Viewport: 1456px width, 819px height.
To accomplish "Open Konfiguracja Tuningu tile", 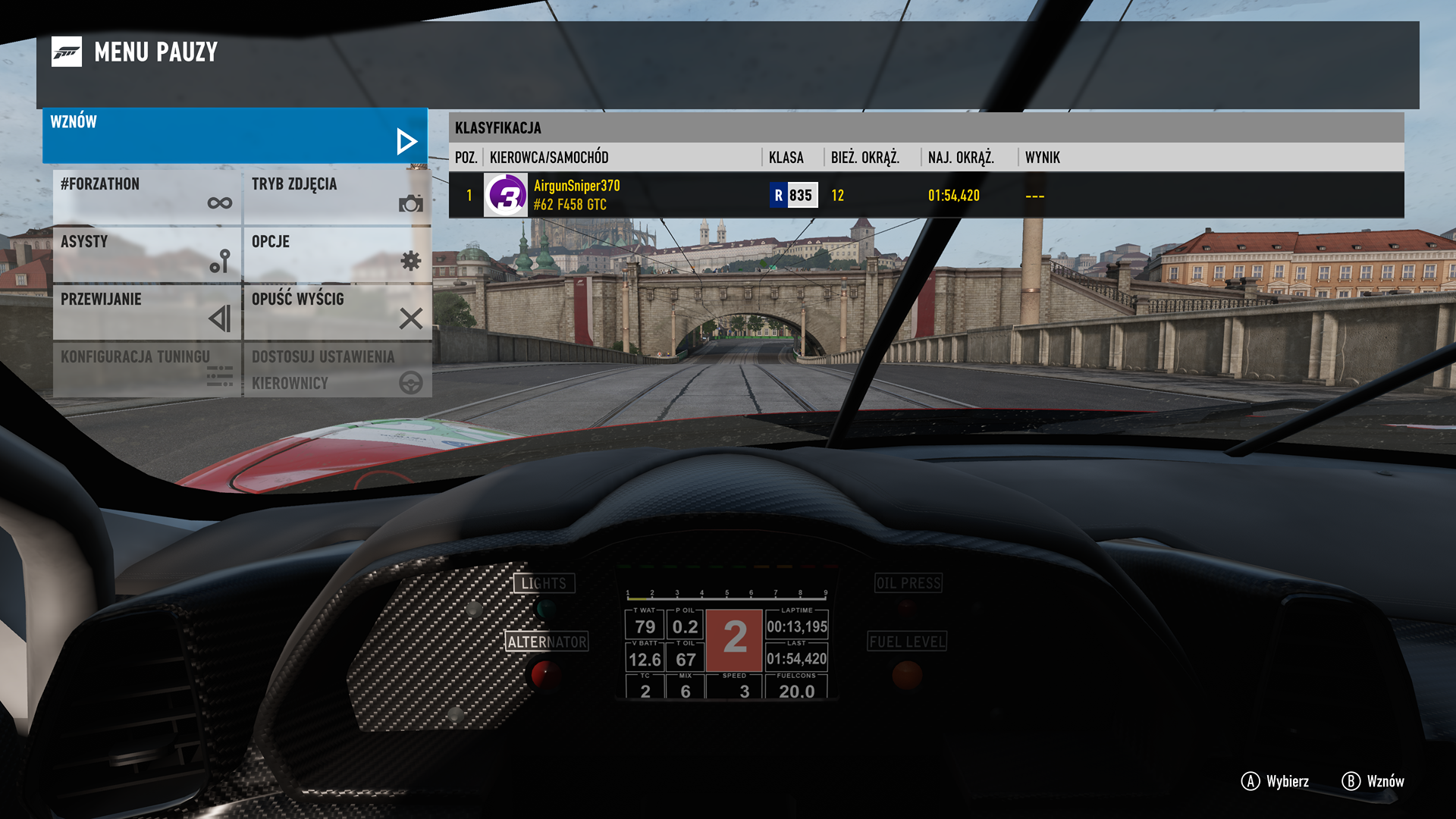I will 147,369.
